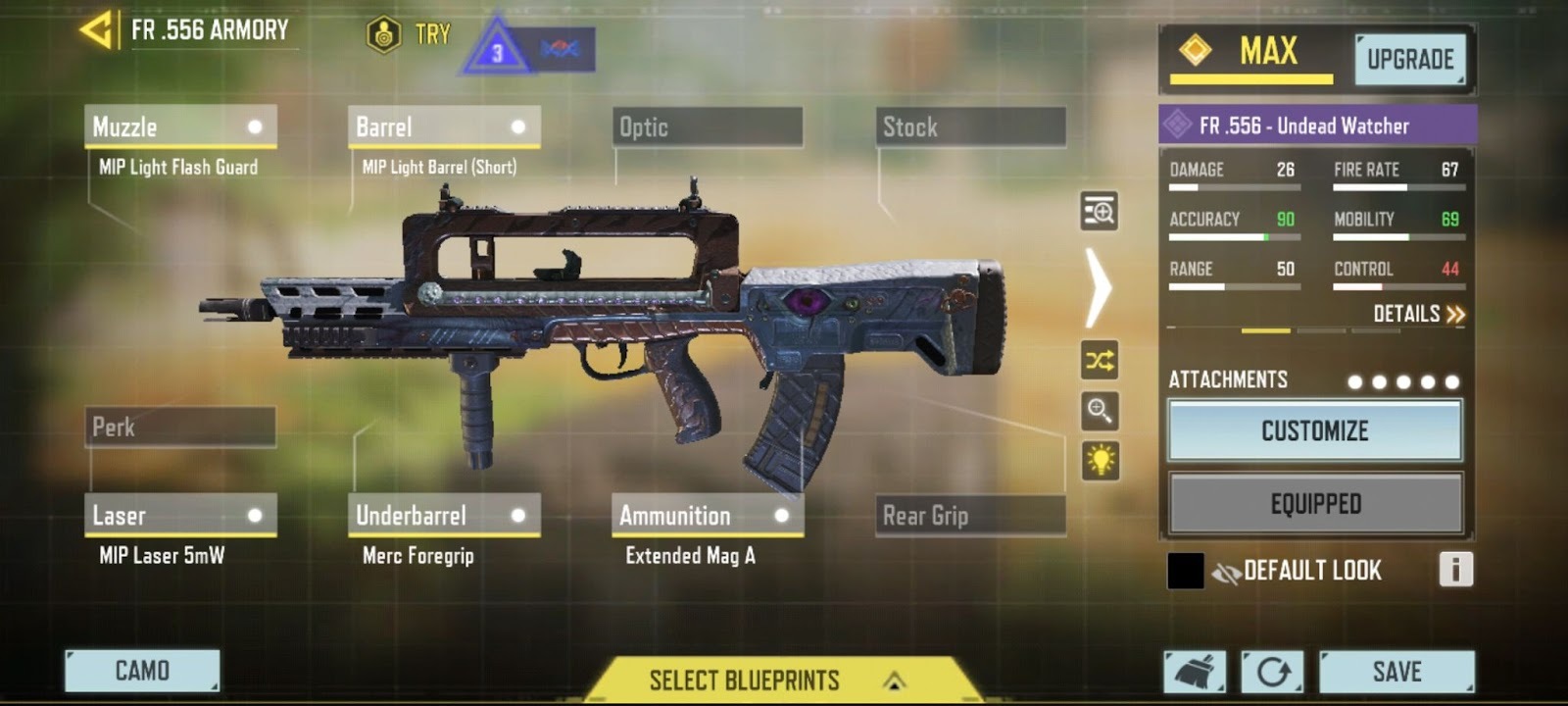The height and width of the screenshot is (706, 1568).
Task: Clear attachments with the broom icon
Action: click(x=1195, y=672)
